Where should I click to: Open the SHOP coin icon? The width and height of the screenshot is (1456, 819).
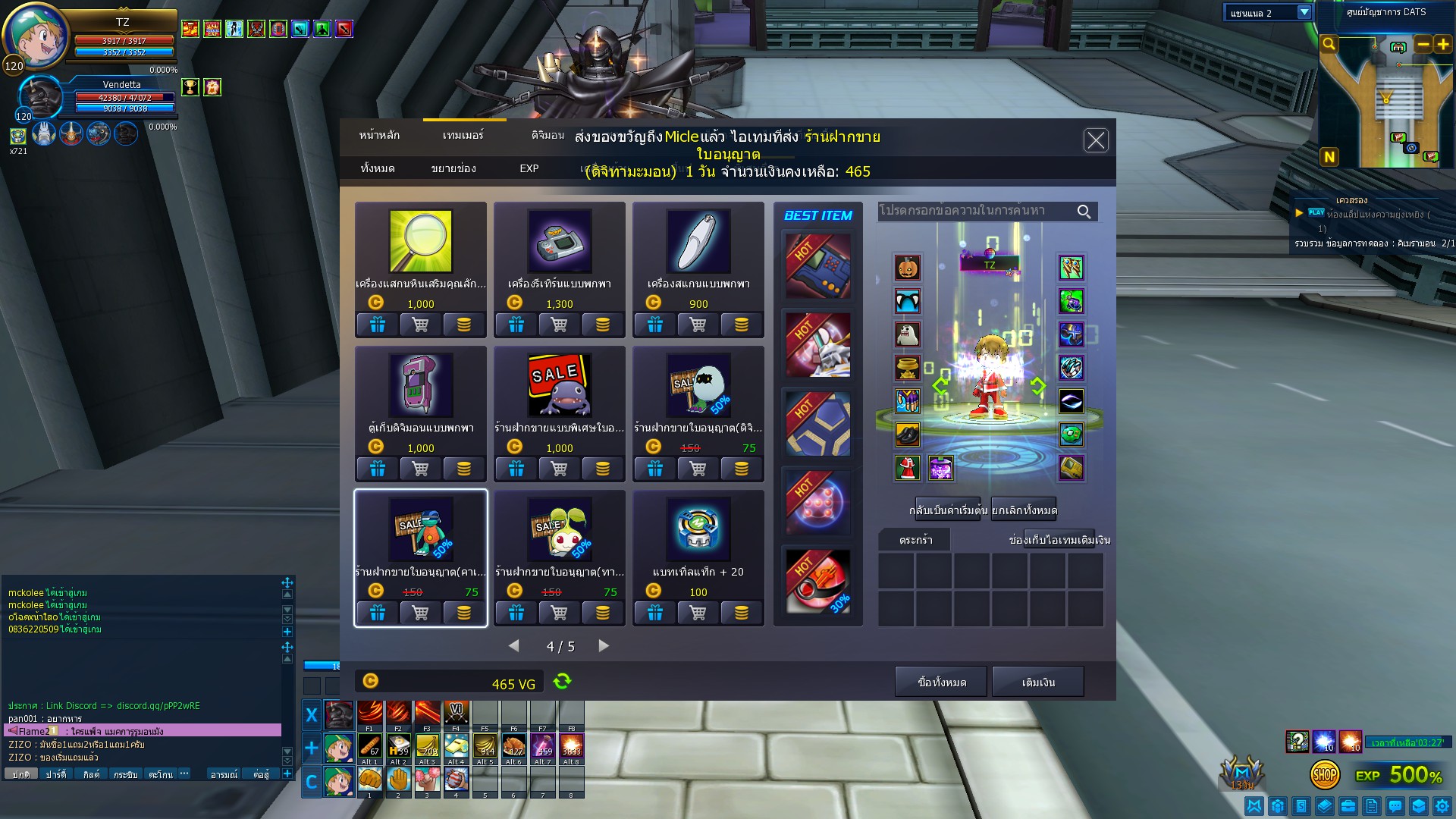click(1324, 774)
